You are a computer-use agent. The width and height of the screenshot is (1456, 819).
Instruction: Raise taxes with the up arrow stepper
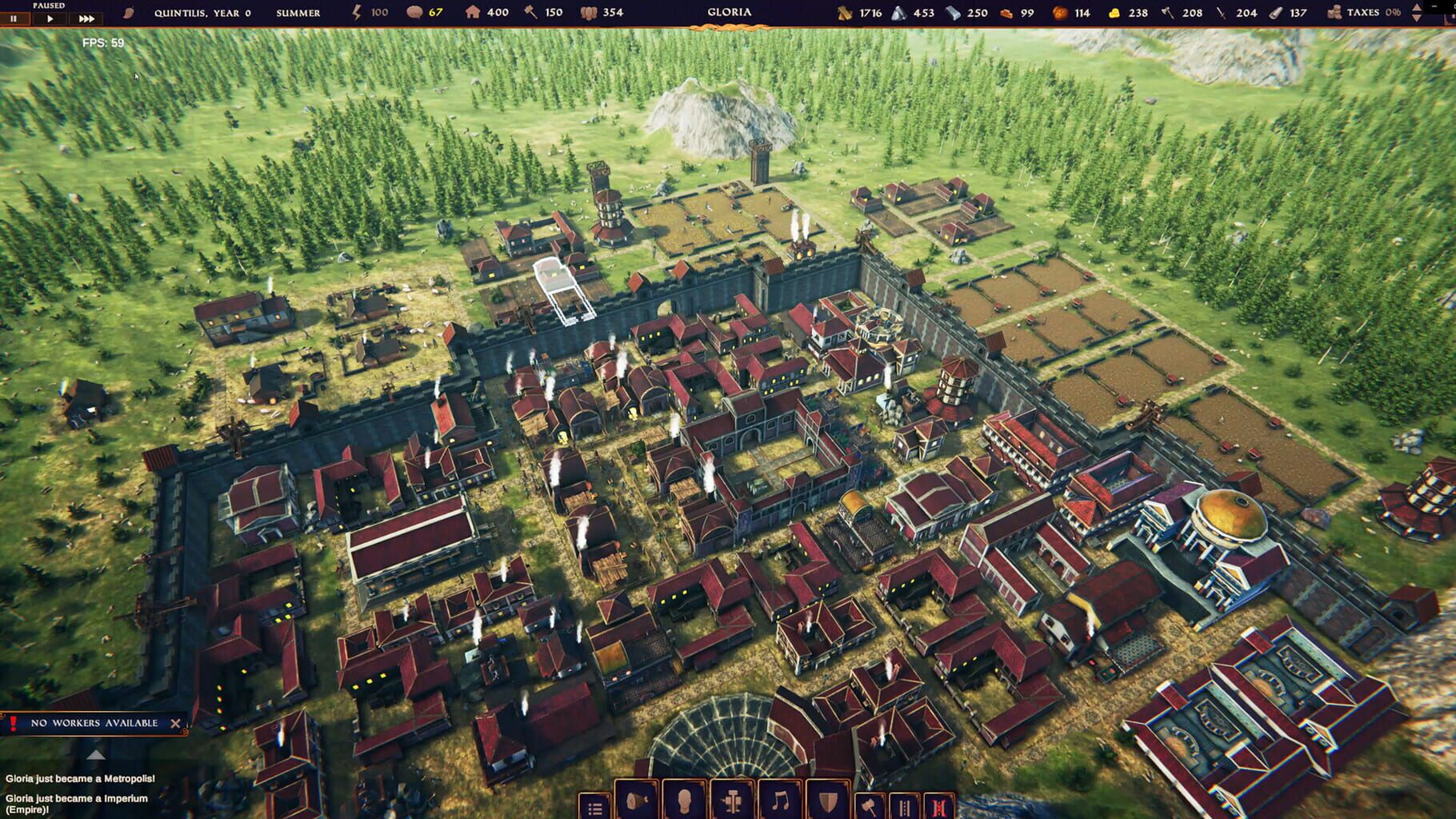click(1417, 8)
